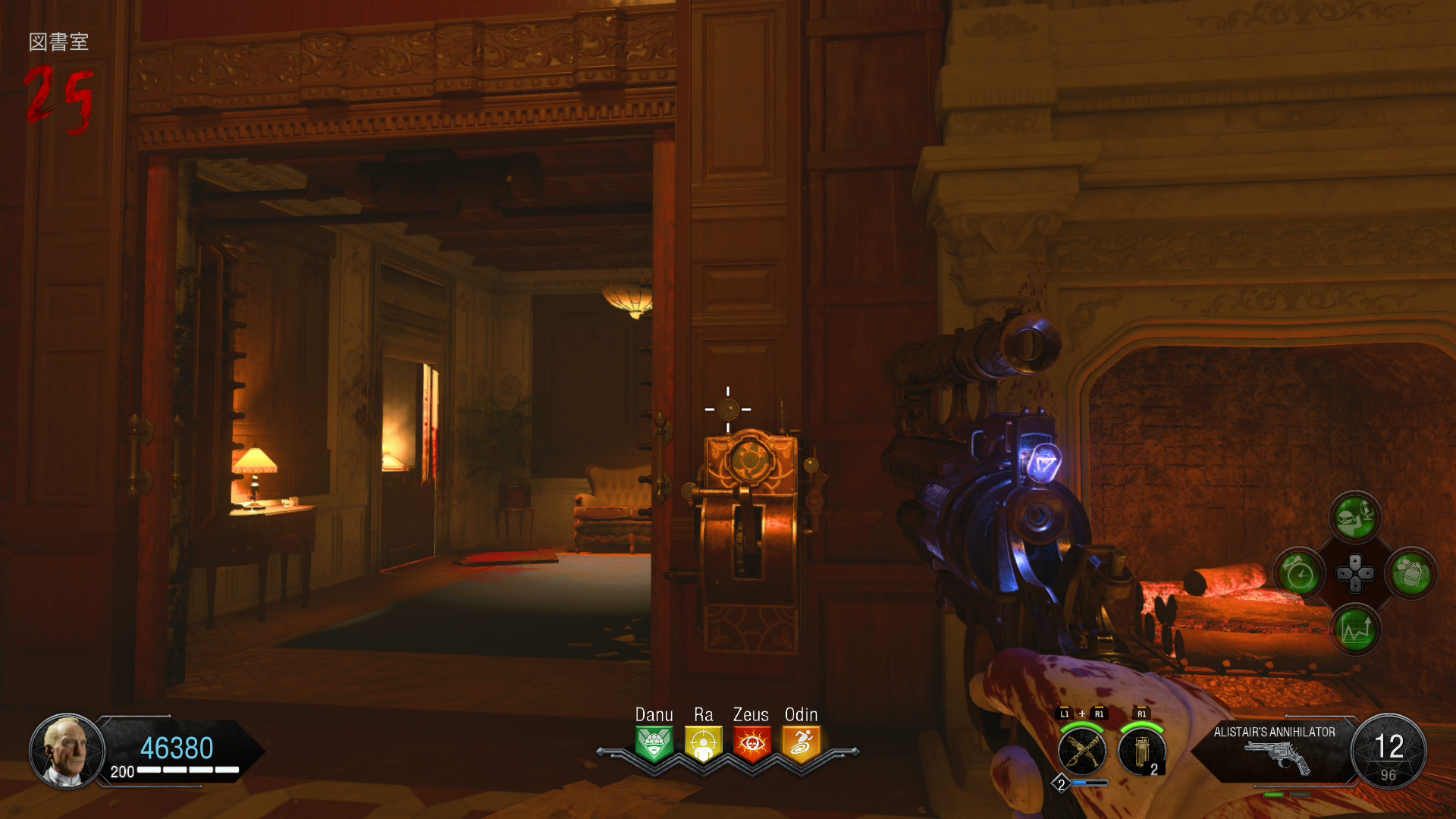Screen dimensions: 1456x819
Task: Use the grenade elixir
Action: (1410, 574)
